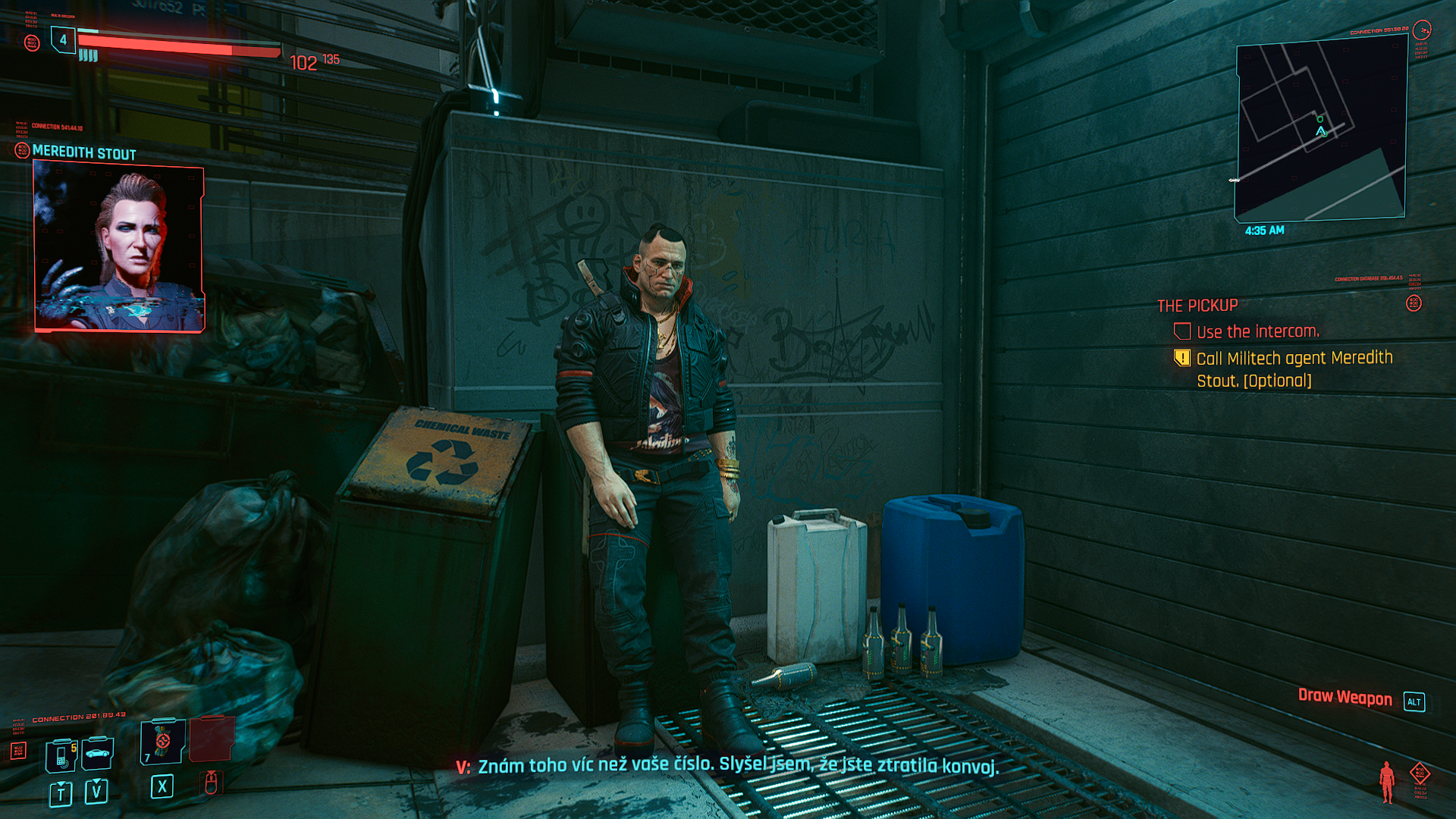Click Meredith Stout's caller portrait
This screenshot has width=1456, height=819.
coord(119,248)
